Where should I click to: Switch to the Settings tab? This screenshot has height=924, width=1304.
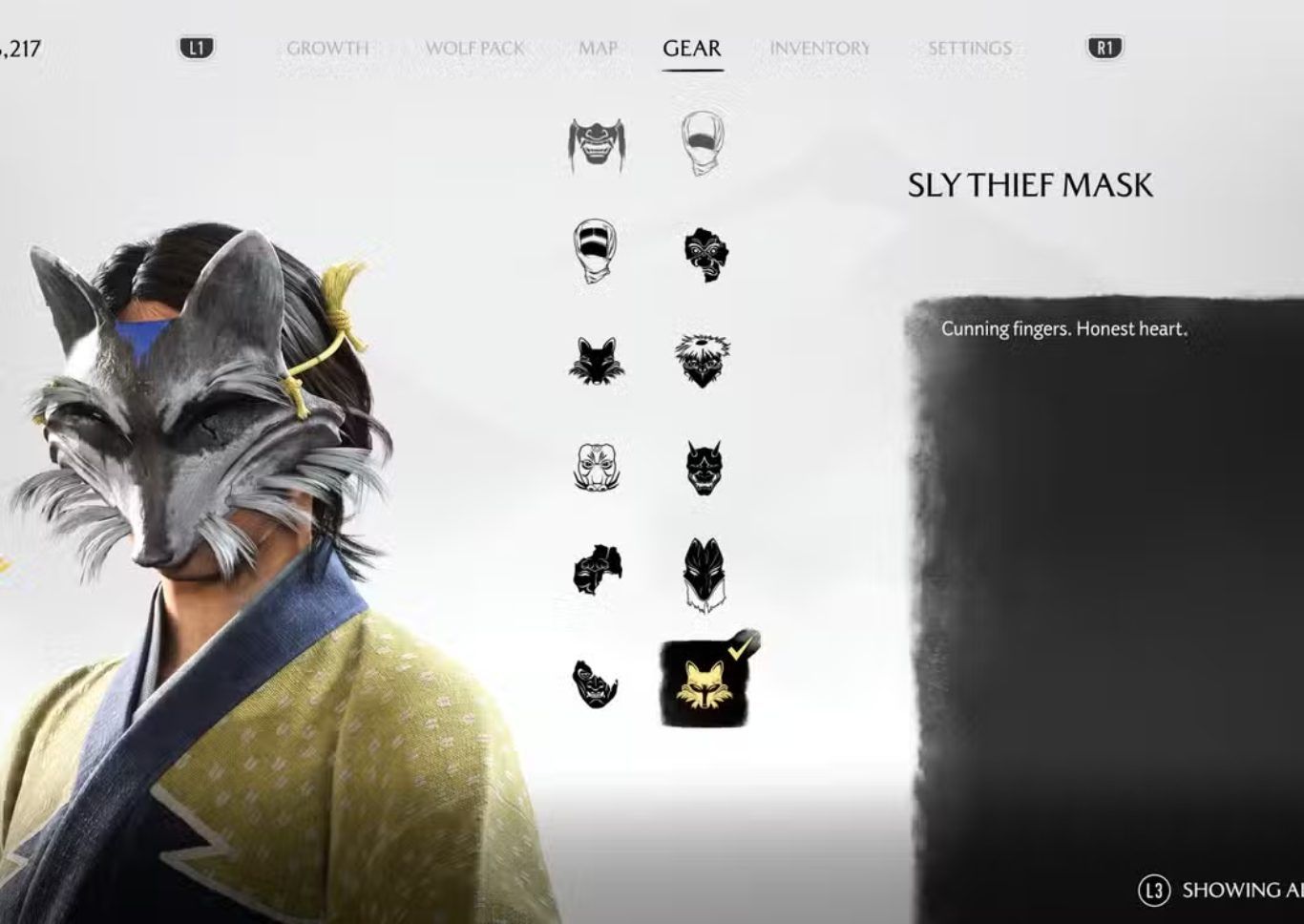pos(969,48)
